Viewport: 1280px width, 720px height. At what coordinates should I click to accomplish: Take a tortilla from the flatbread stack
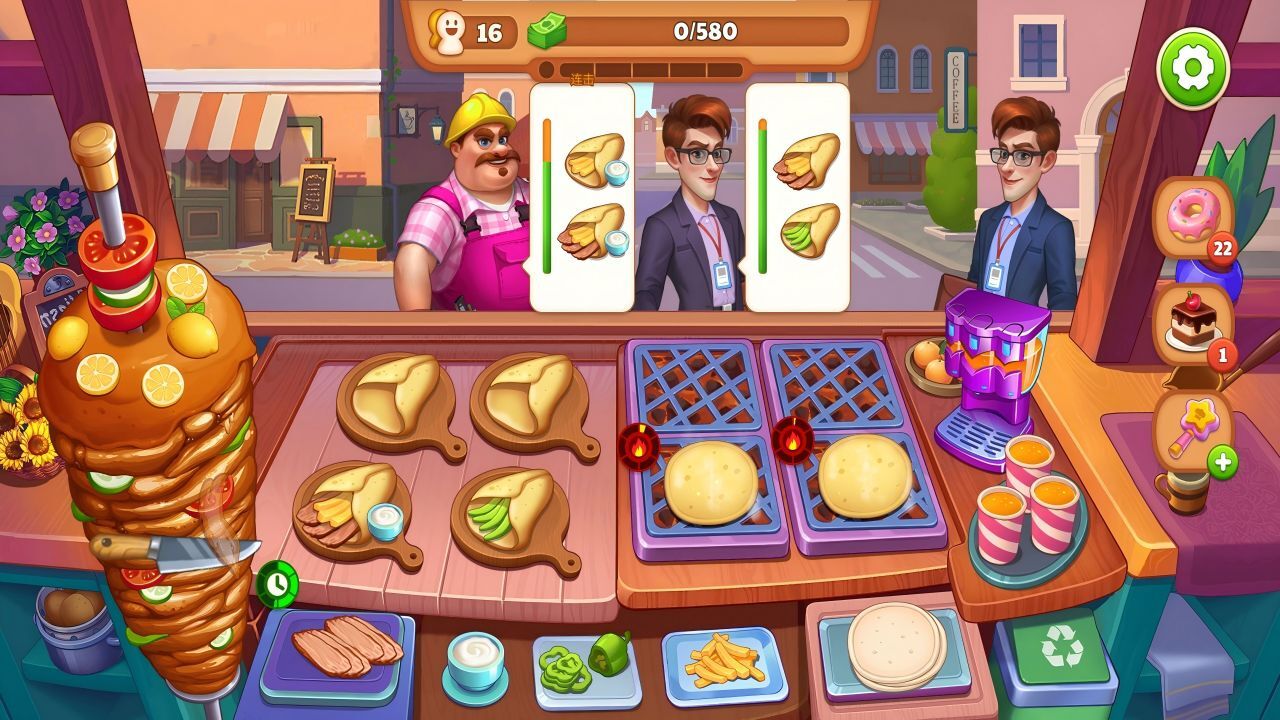pos(895,645)
